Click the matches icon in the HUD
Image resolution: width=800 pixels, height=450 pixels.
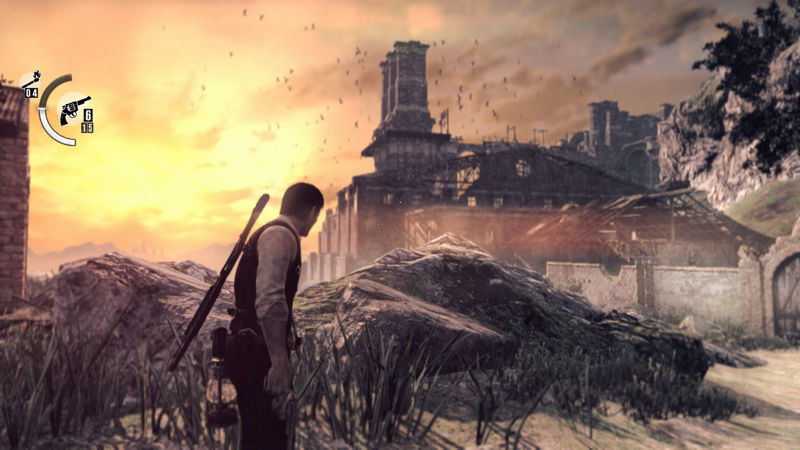coord(30,80)
